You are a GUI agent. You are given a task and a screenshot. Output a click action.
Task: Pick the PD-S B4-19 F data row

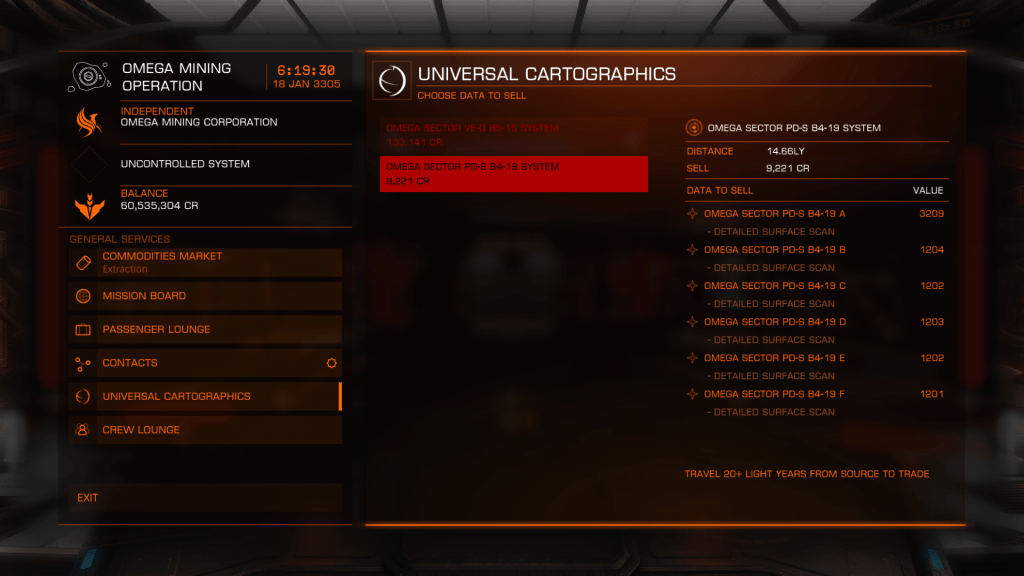coord(814,394)
